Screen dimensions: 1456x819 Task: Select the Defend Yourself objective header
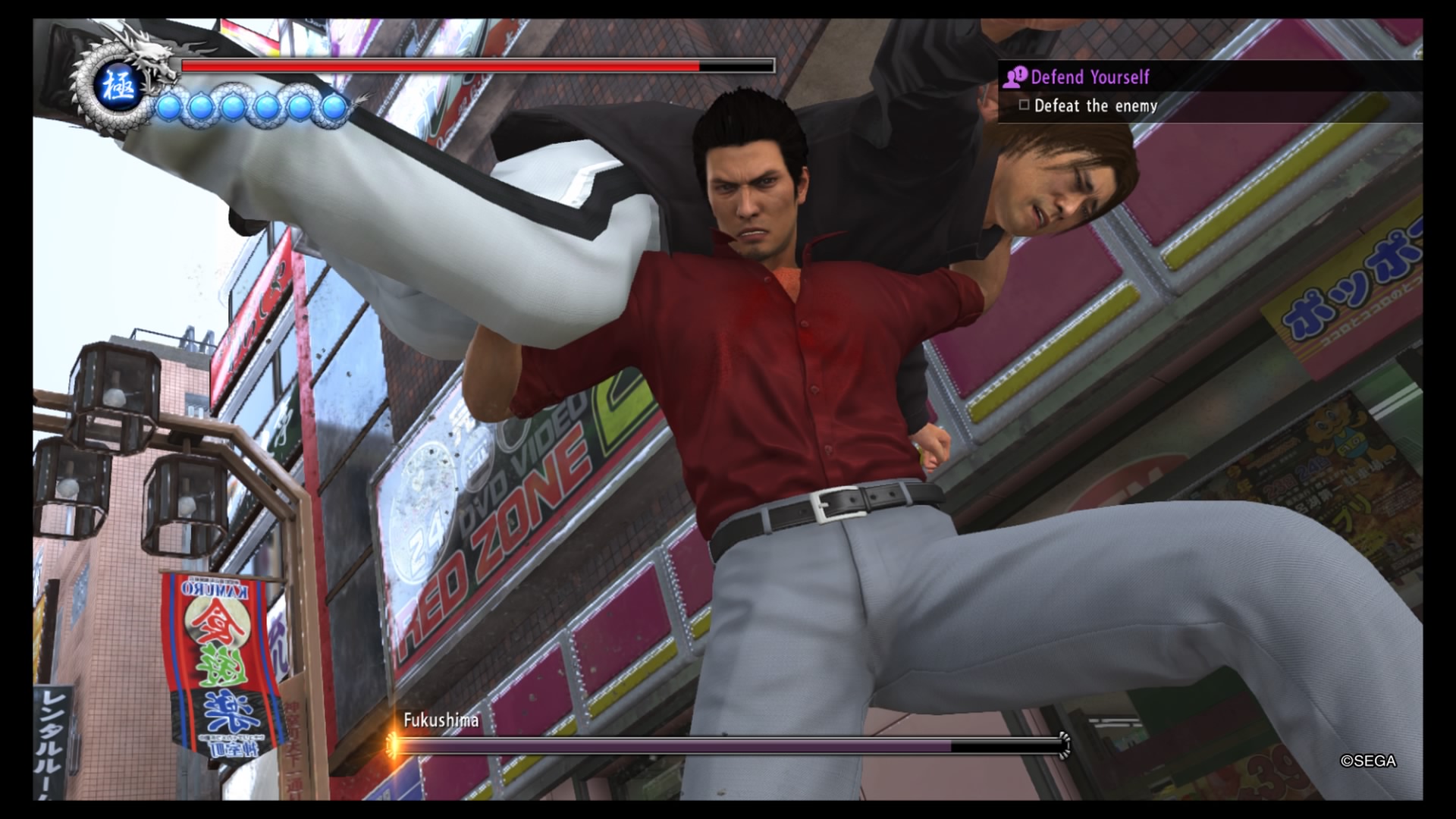coord(1090,77)
